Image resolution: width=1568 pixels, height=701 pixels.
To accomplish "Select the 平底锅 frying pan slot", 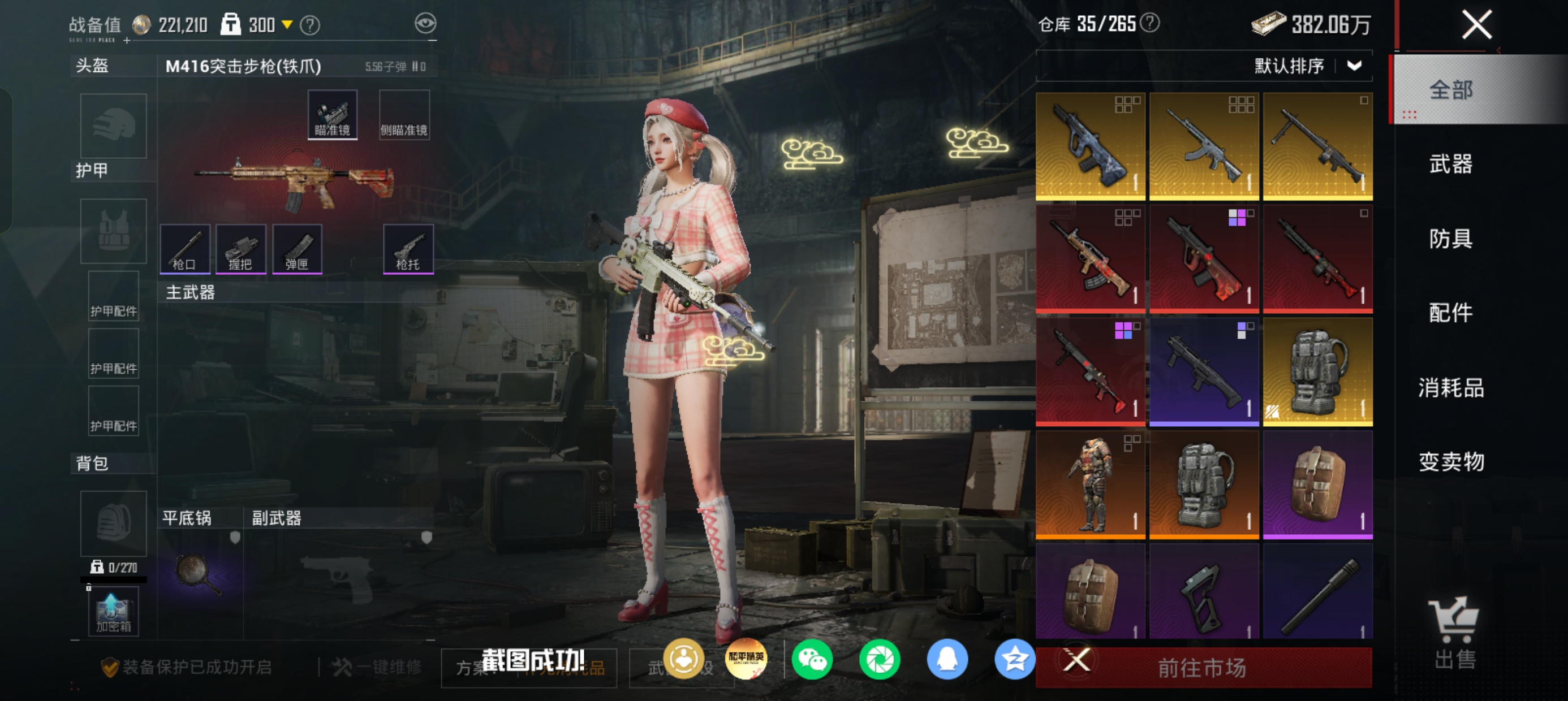I will point(199,572).
